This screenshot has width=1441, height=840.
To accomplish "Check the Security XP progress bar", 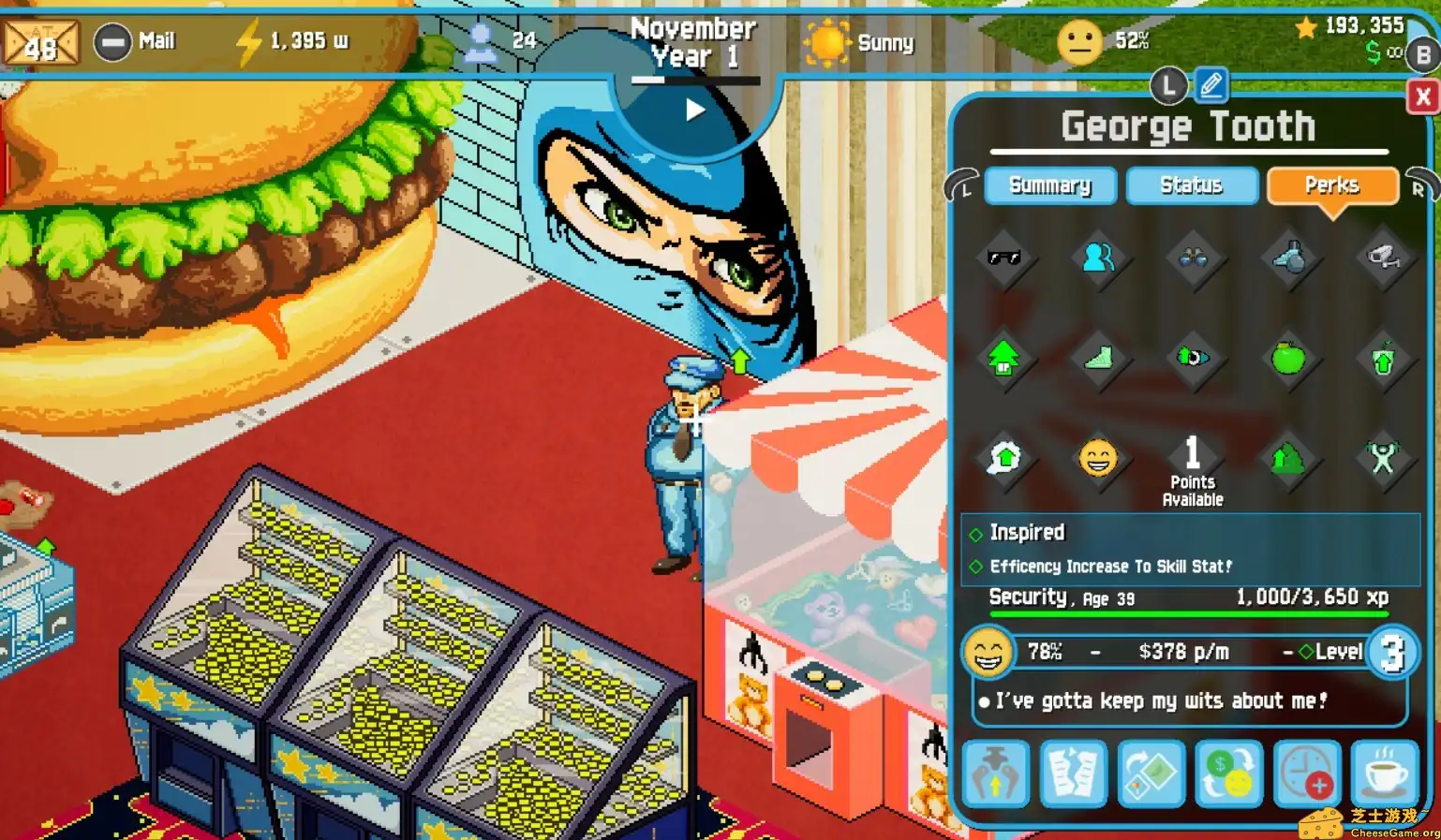I will [x=1190, y=613].
